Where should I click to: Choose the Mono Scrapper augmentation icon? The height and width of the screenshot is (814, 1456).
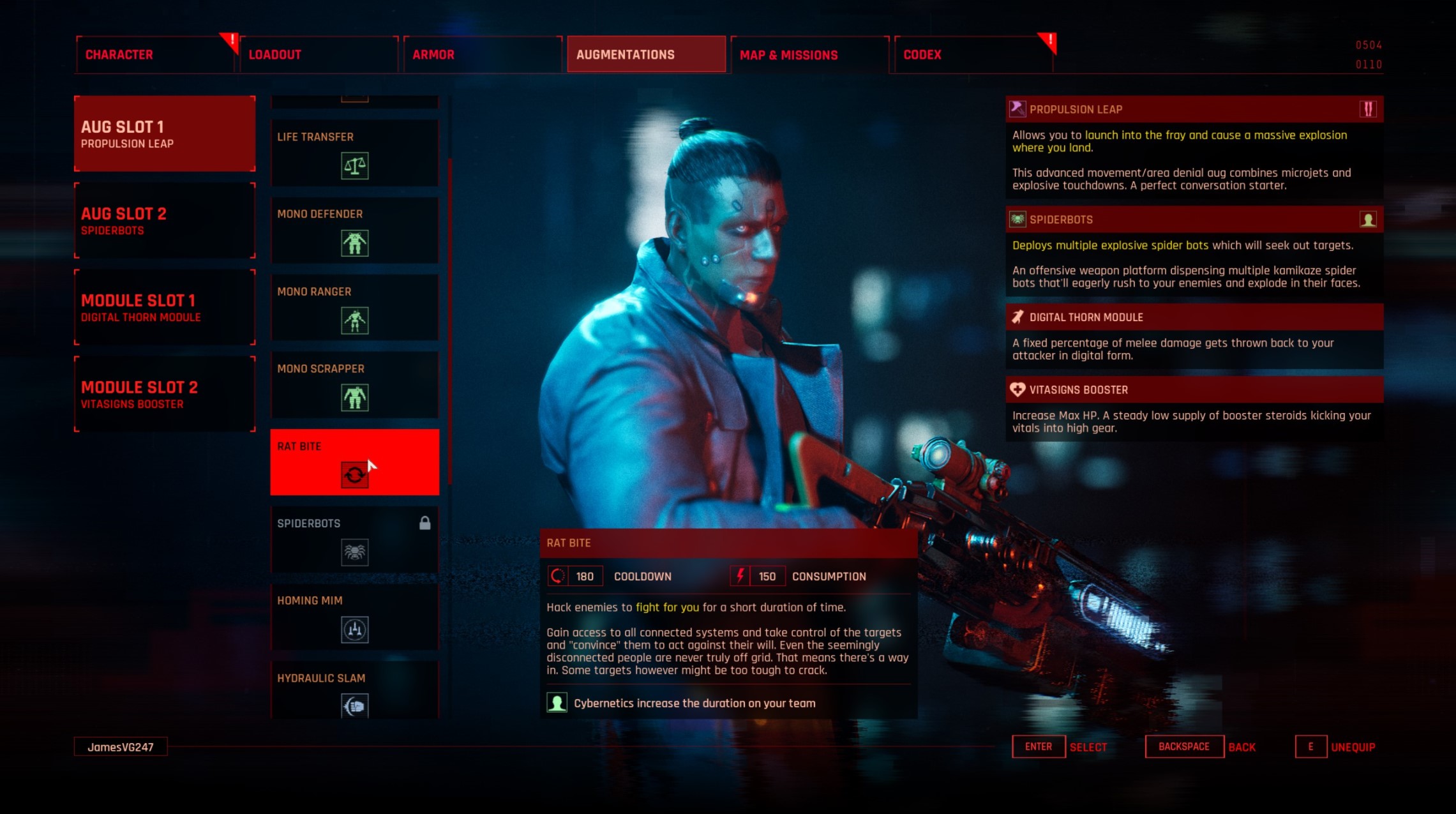(x=354, y=399)
